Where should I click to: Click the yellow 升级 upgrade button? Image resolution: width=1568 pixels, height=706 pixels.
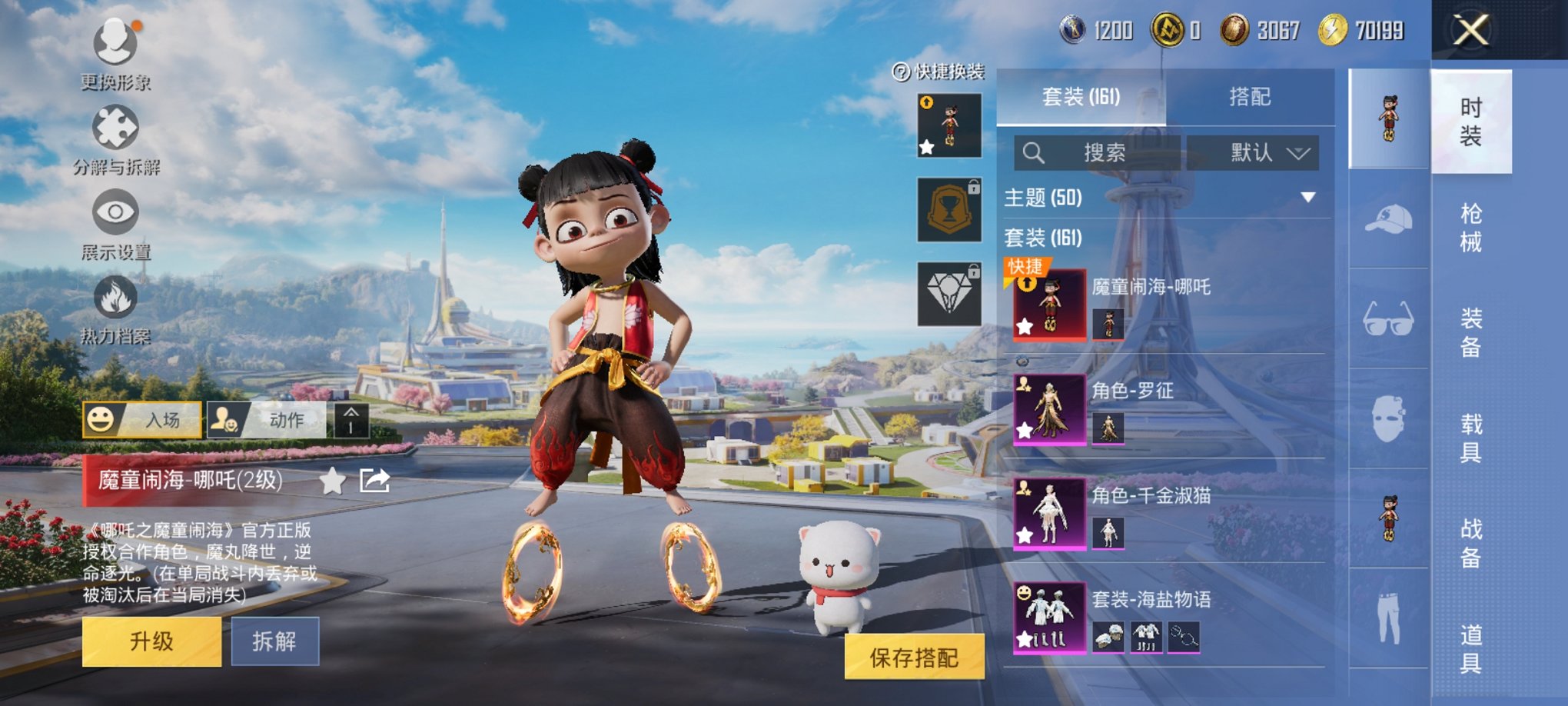(x=151, y=641)
